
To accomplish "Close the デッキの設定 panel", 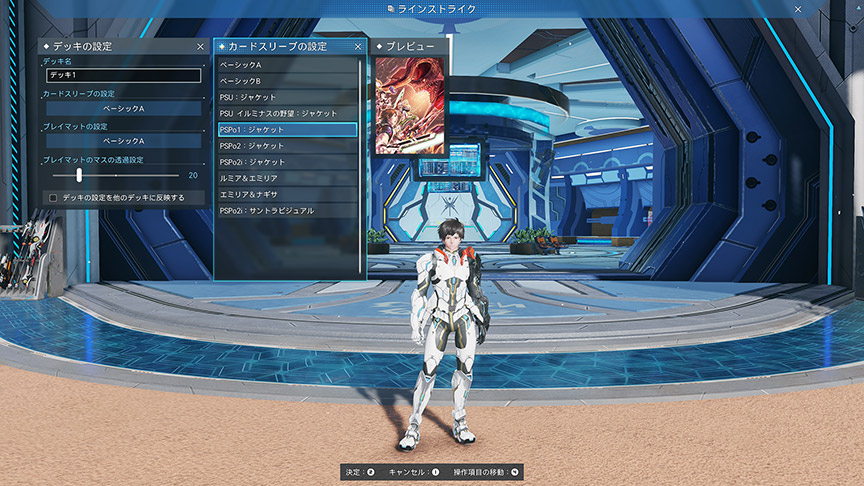I will point(200,46).
